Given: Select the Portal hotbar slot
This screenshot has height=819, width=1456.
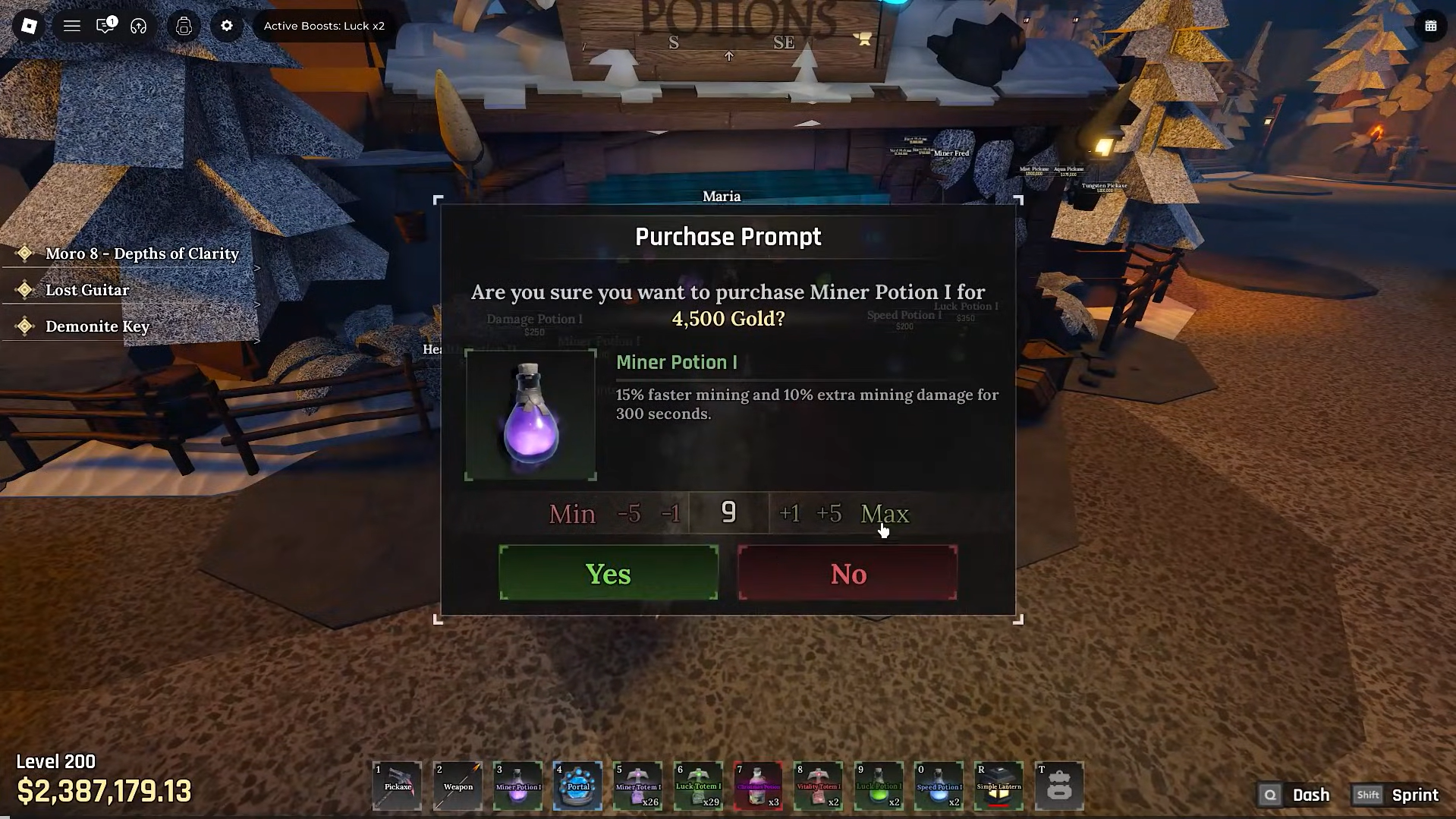Looking at the screenshot, I should [x=578, y=786].
